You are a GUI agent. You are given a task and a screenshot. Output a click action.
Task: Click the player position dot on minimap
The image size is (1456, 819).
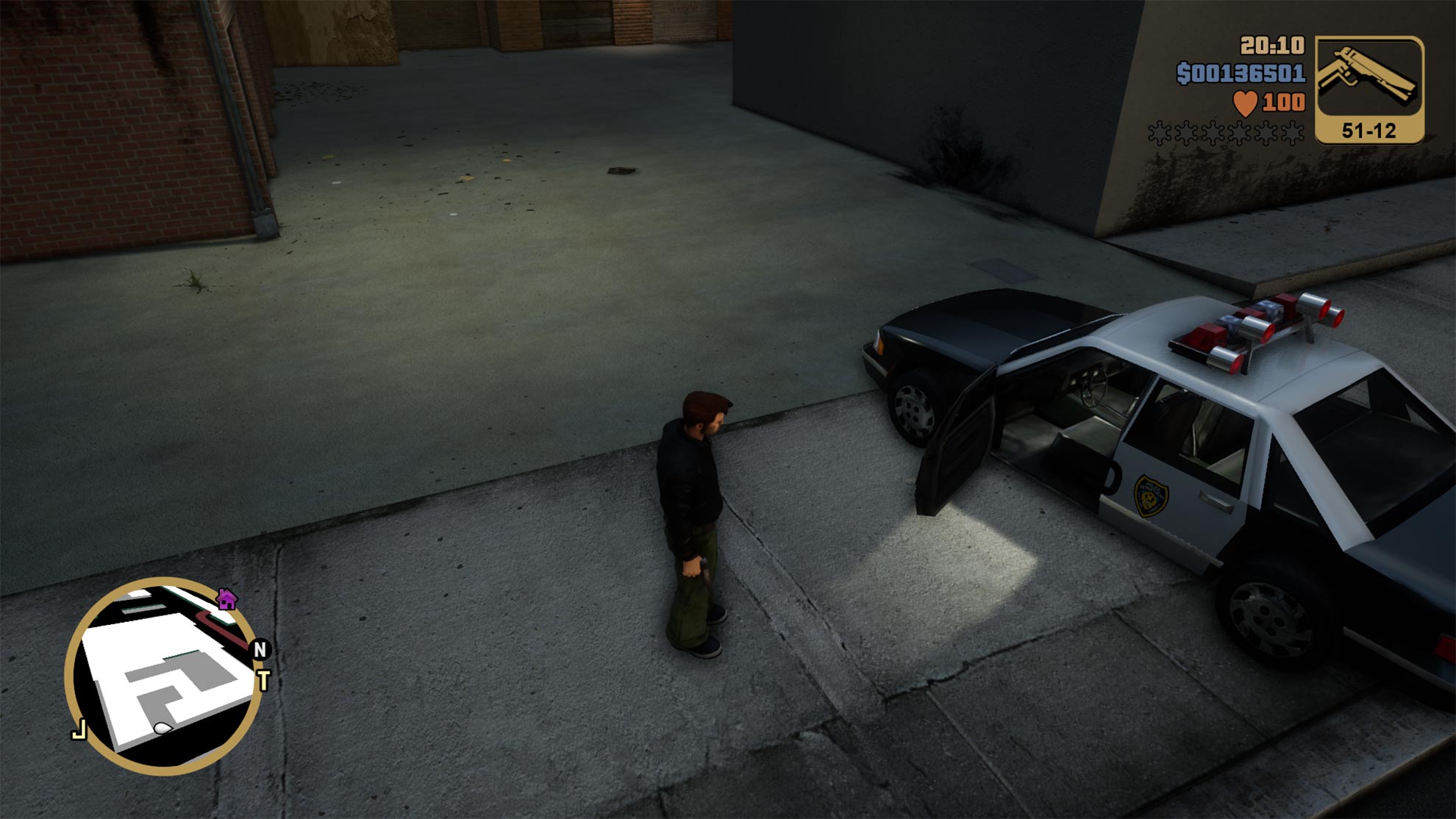click(x=161, y=728)
